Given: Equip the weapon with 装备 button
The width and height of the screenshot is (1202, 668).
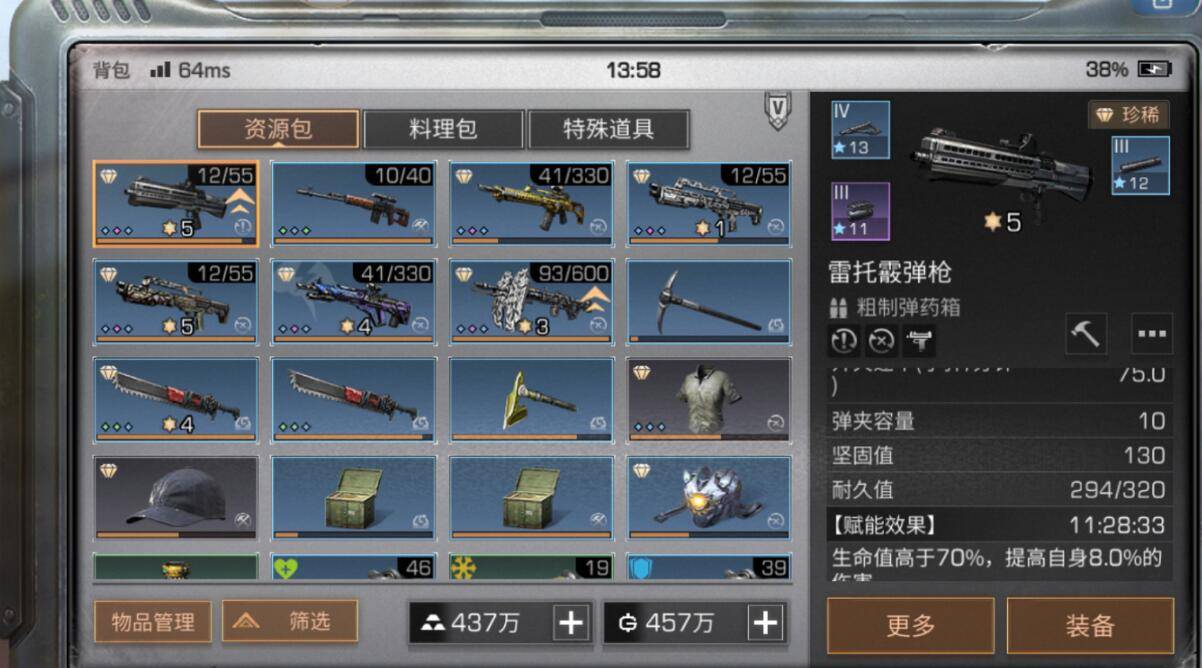Looking at the screenshot, I should [1090, 626].
